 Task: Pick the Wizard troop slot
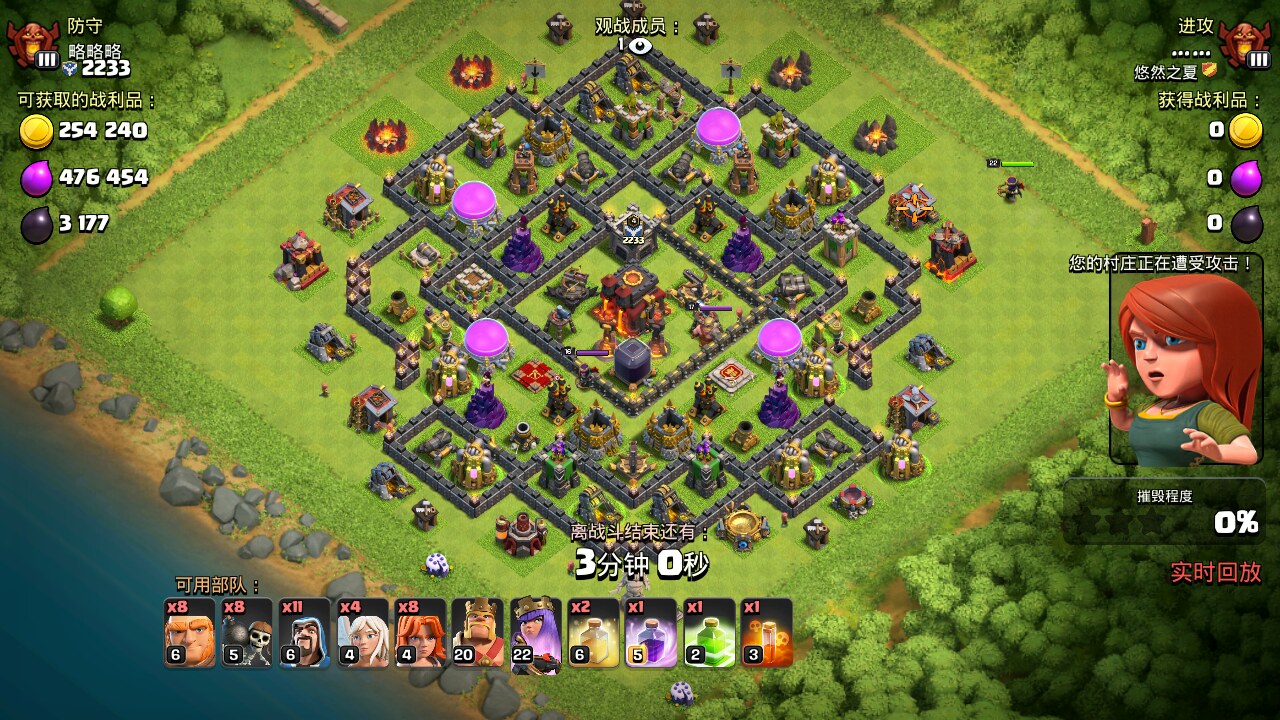point(305,633)
